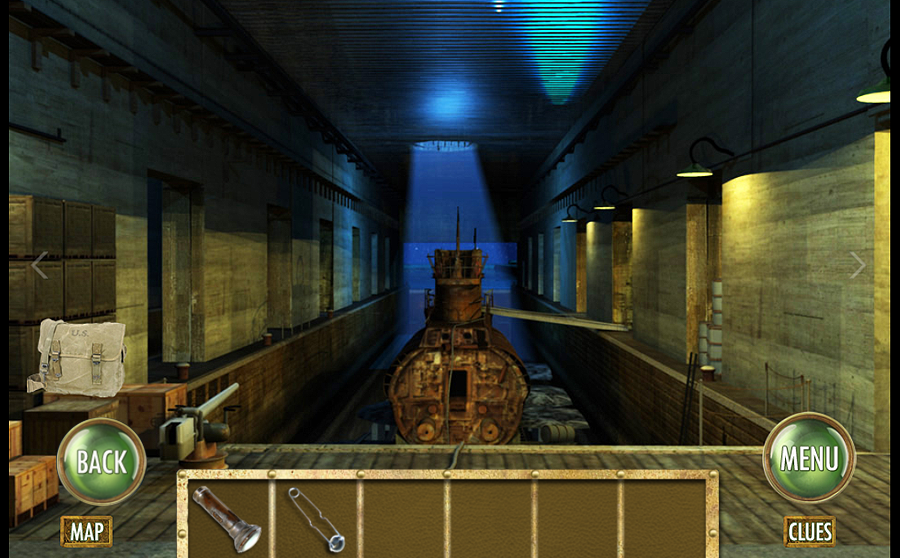The height and width of the screenshot is (558, 900).
Task: Go back with the green BACK button
Action: click(x=101, y=461)
